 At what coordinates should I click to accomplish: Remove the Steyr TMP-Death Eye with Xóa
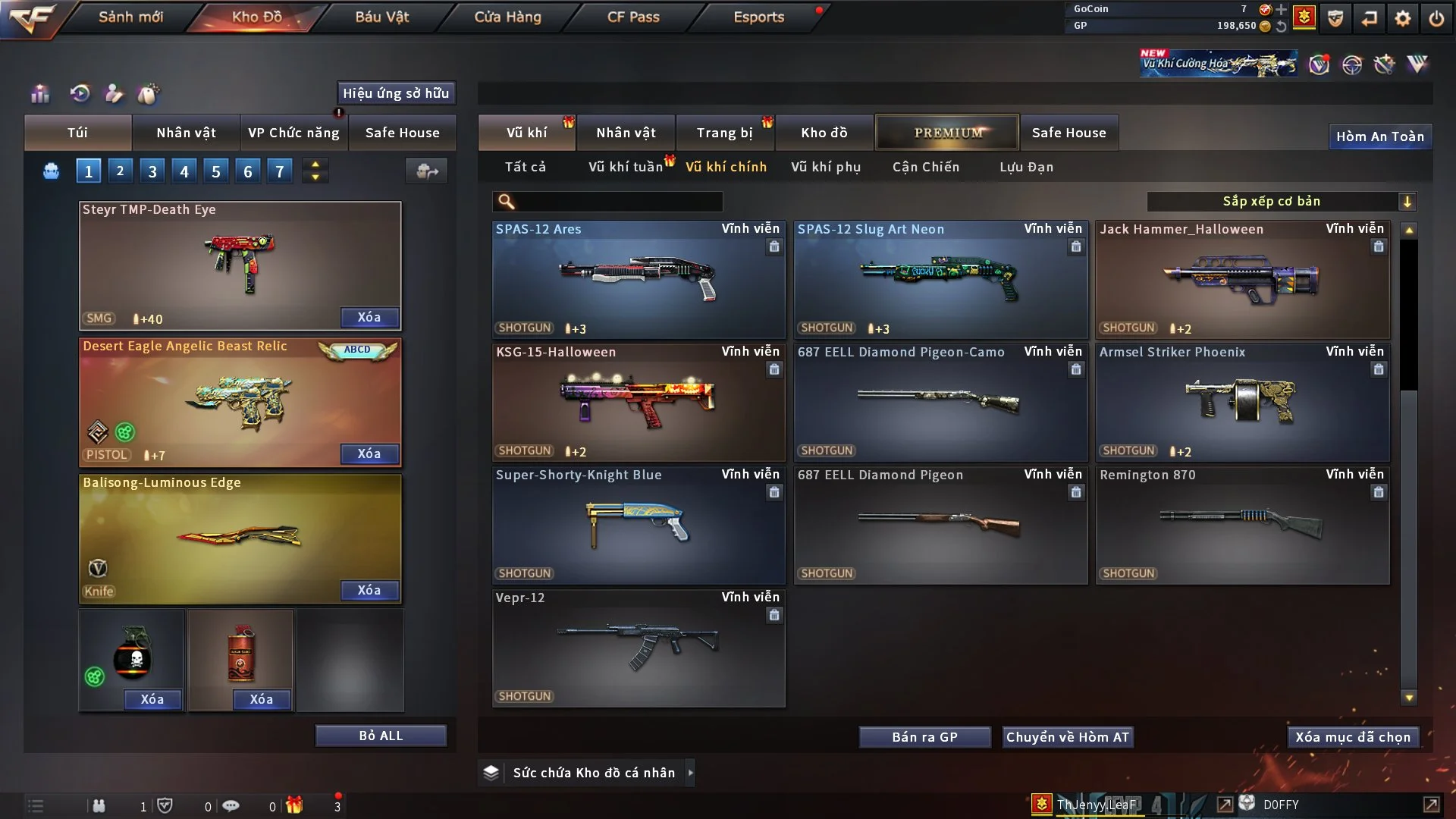369,317
